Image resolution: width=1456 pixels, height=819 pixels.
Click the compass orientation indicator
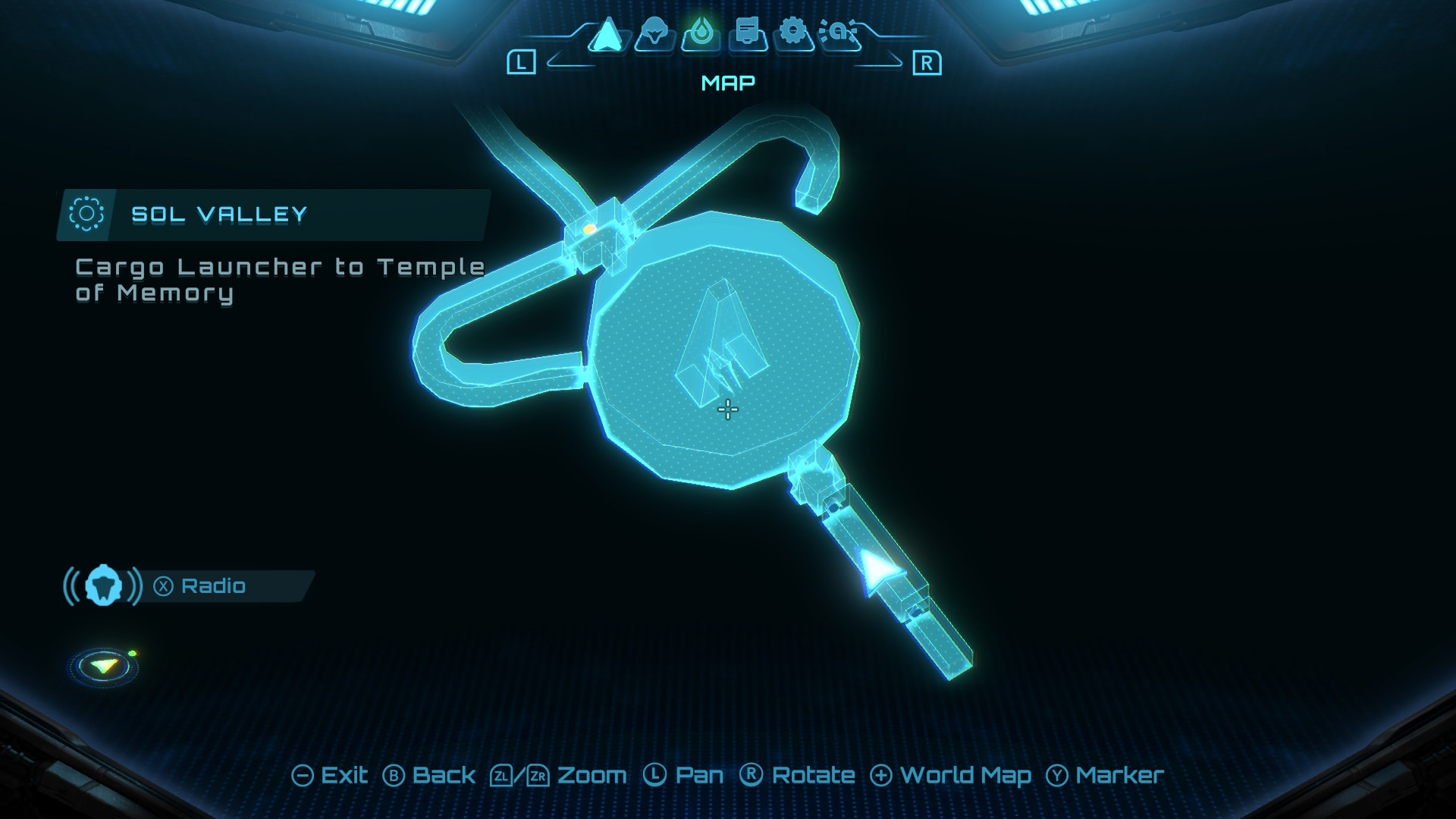tap(104, 667)
